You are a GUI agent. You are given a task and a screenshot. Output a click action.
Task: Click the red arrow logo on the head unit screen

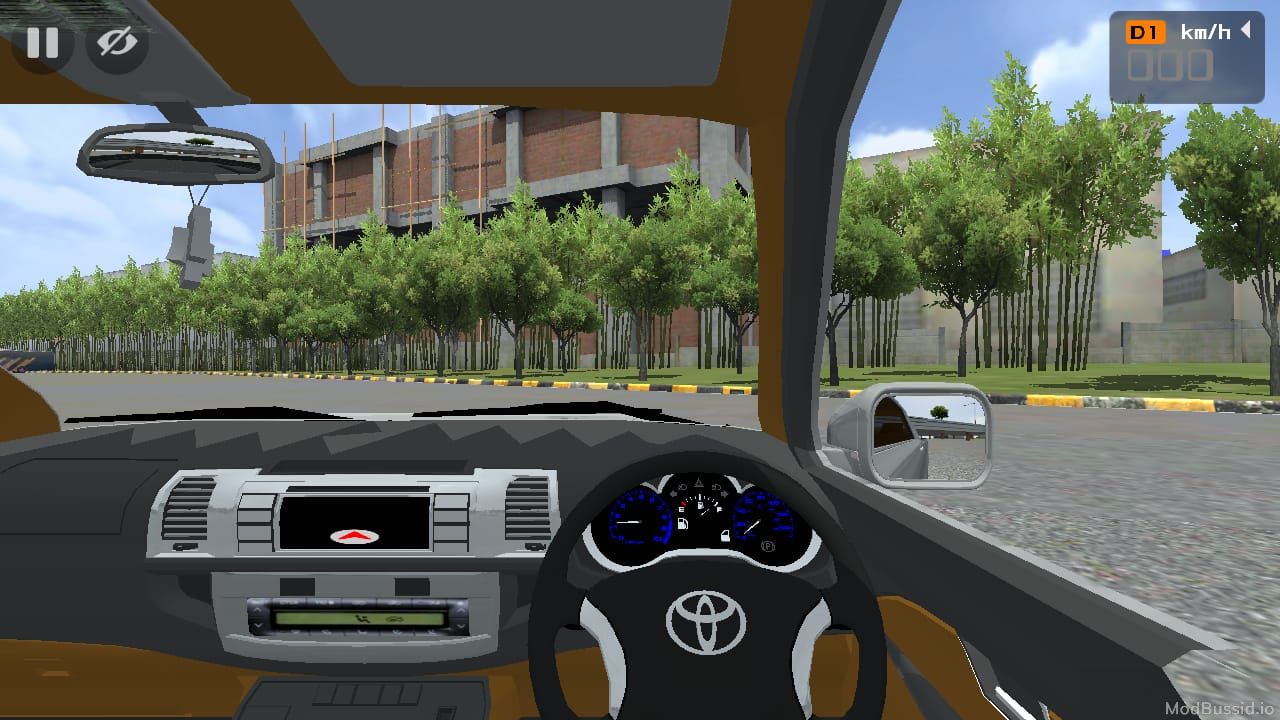pos(355,534)
